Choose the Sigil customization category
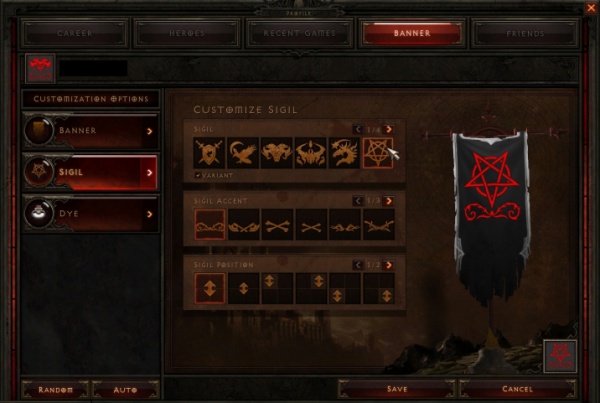600x403 pixels. (x=91, y=172)
